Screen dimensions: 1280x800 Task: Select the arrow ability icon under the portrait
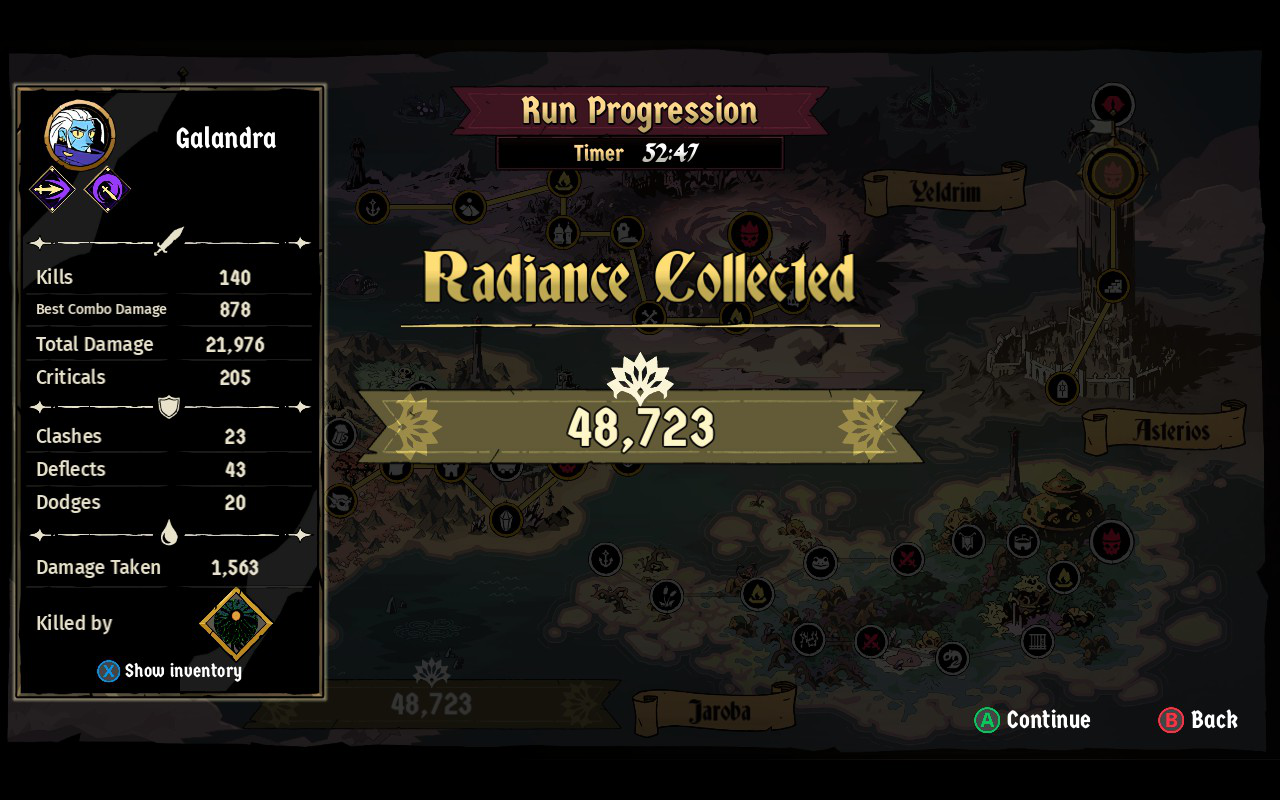tap(52, 188)
